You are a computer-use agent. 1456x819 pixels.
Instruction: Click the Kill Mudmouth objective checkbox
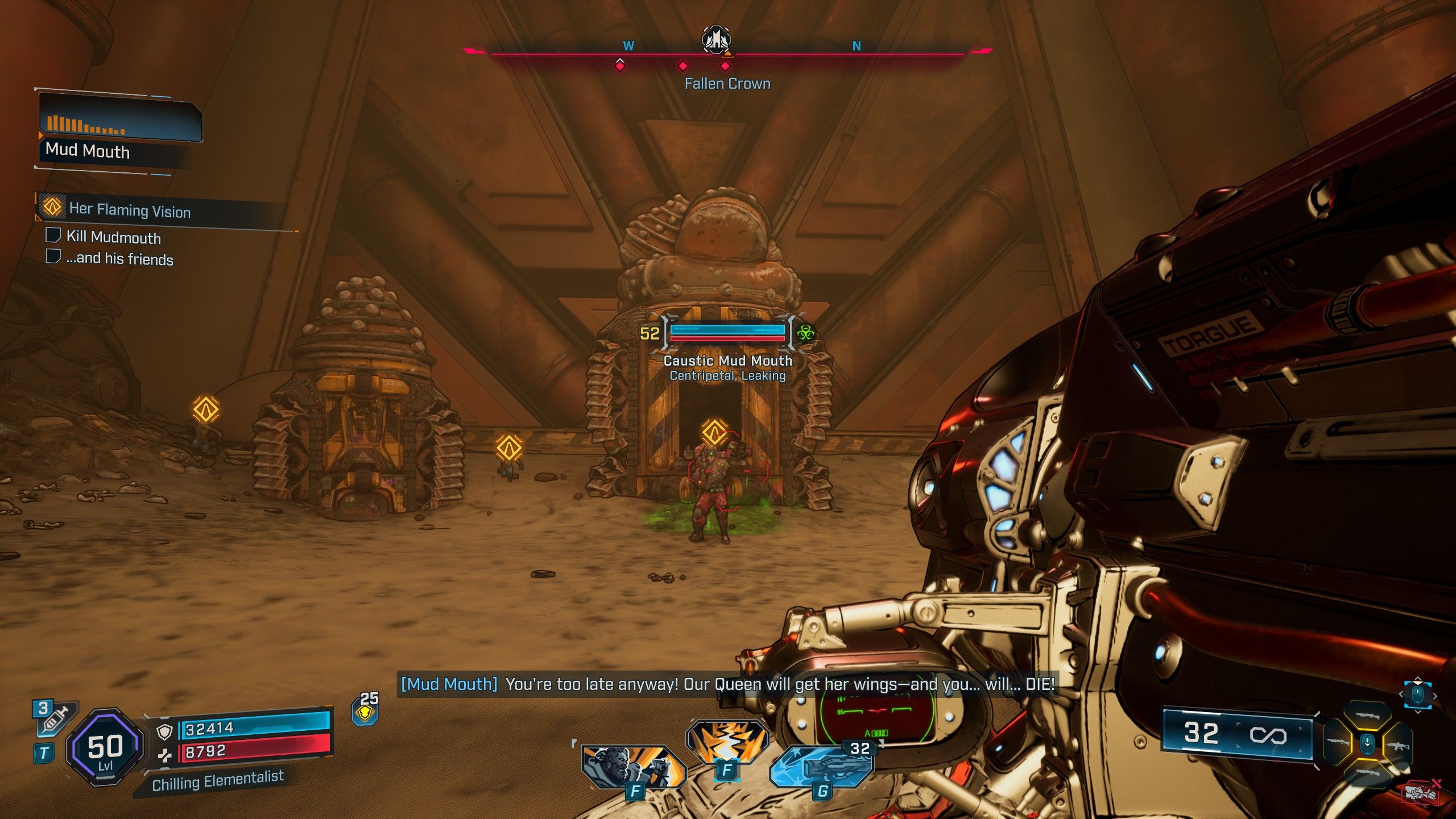click(53, 235)
